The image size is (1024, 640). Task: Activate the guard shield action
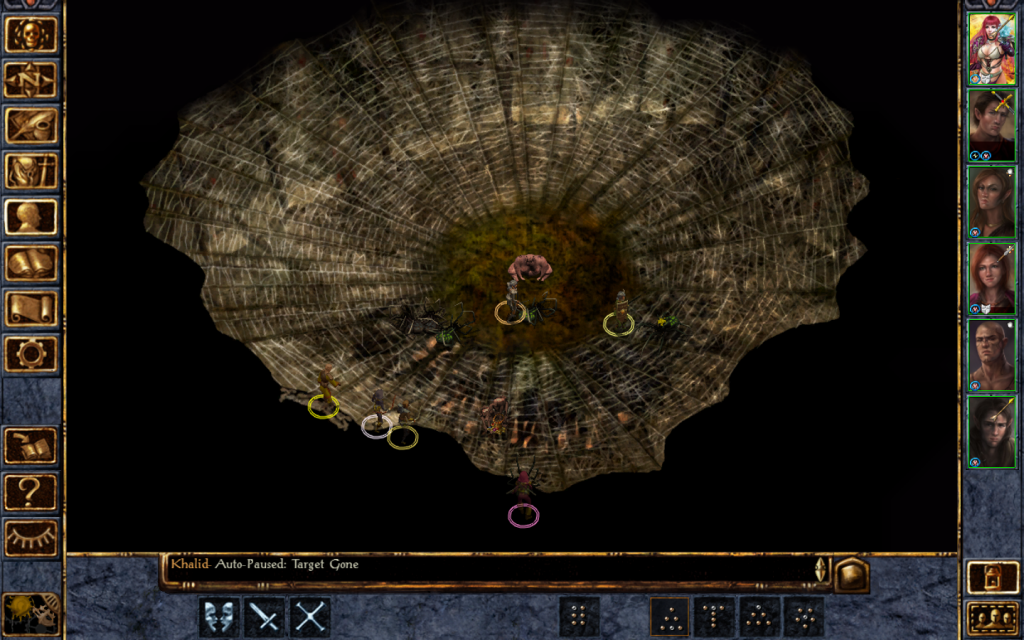[x=219, y=617]
